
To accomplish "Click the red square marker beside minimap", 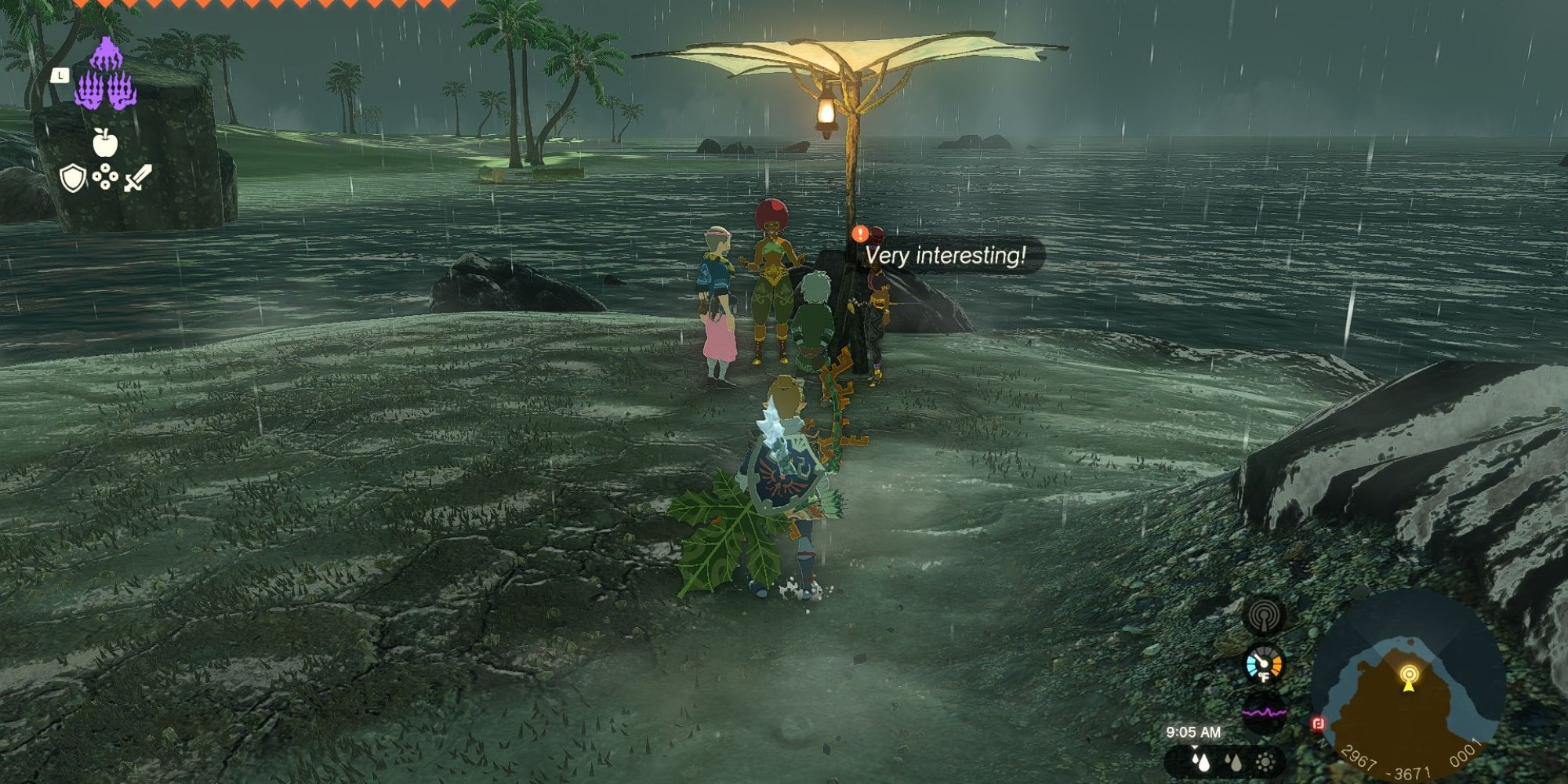I will (x=1318, y=723).
